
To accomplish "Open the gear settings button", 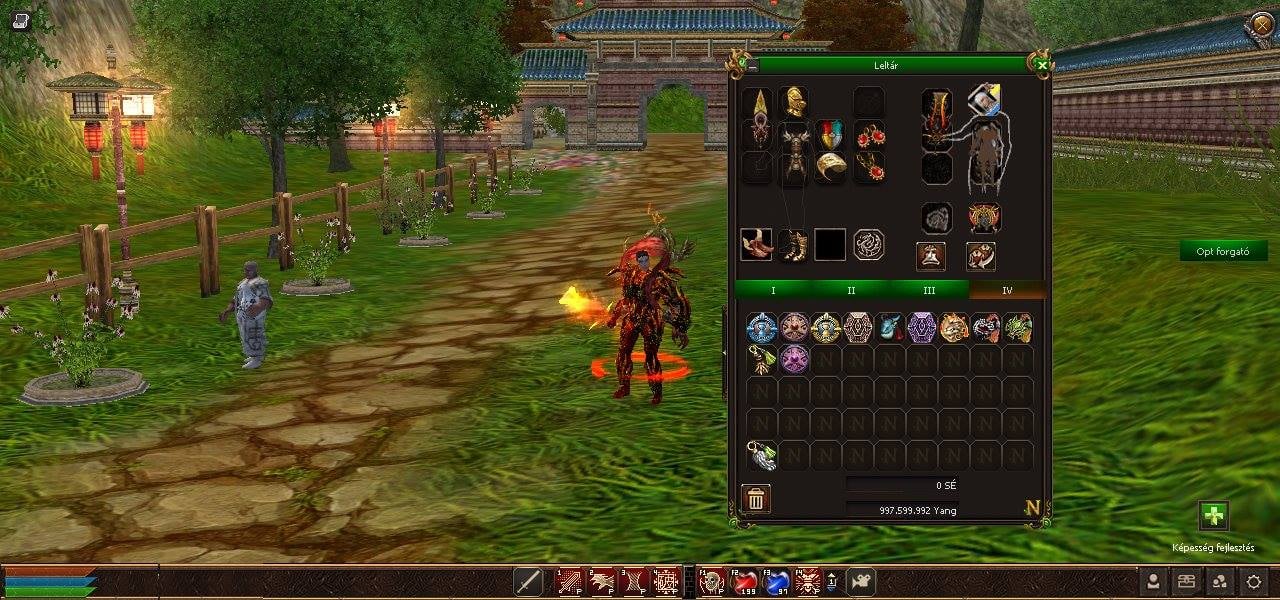I will coord(1253,581).
